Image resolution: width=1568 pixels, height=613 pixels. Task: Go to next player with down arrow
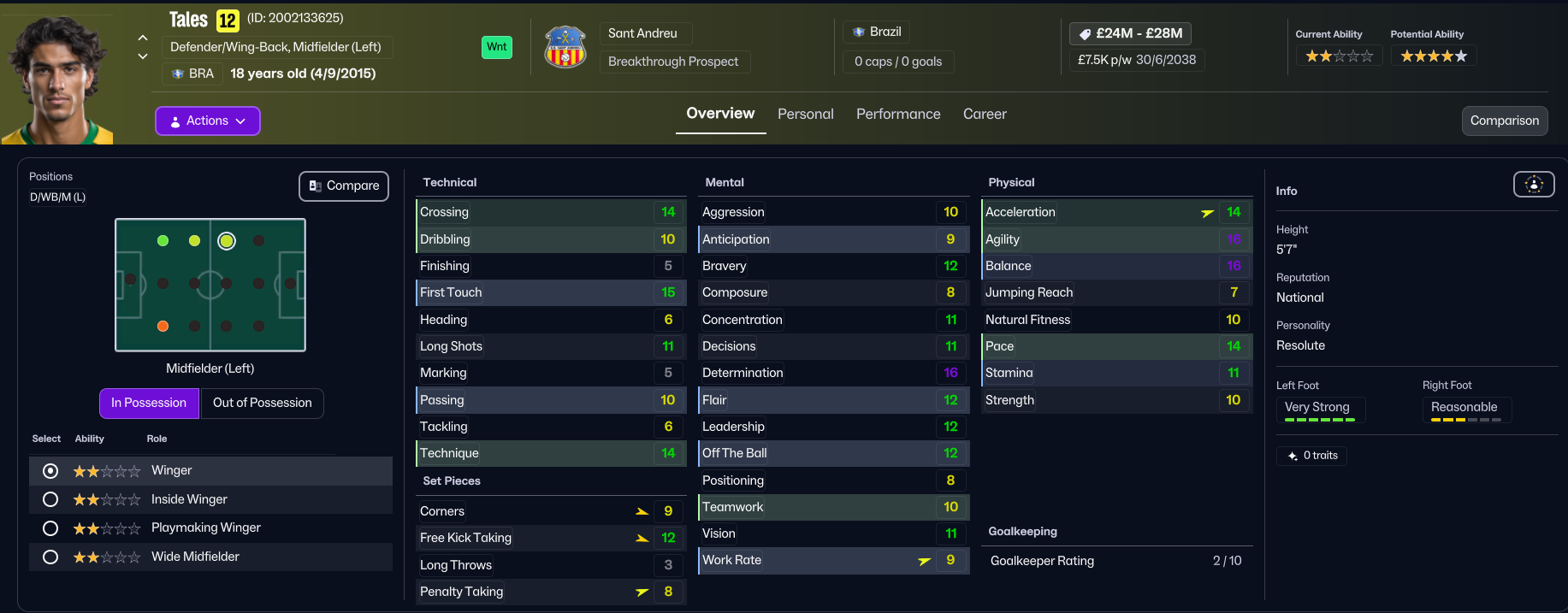coord(143,56)
